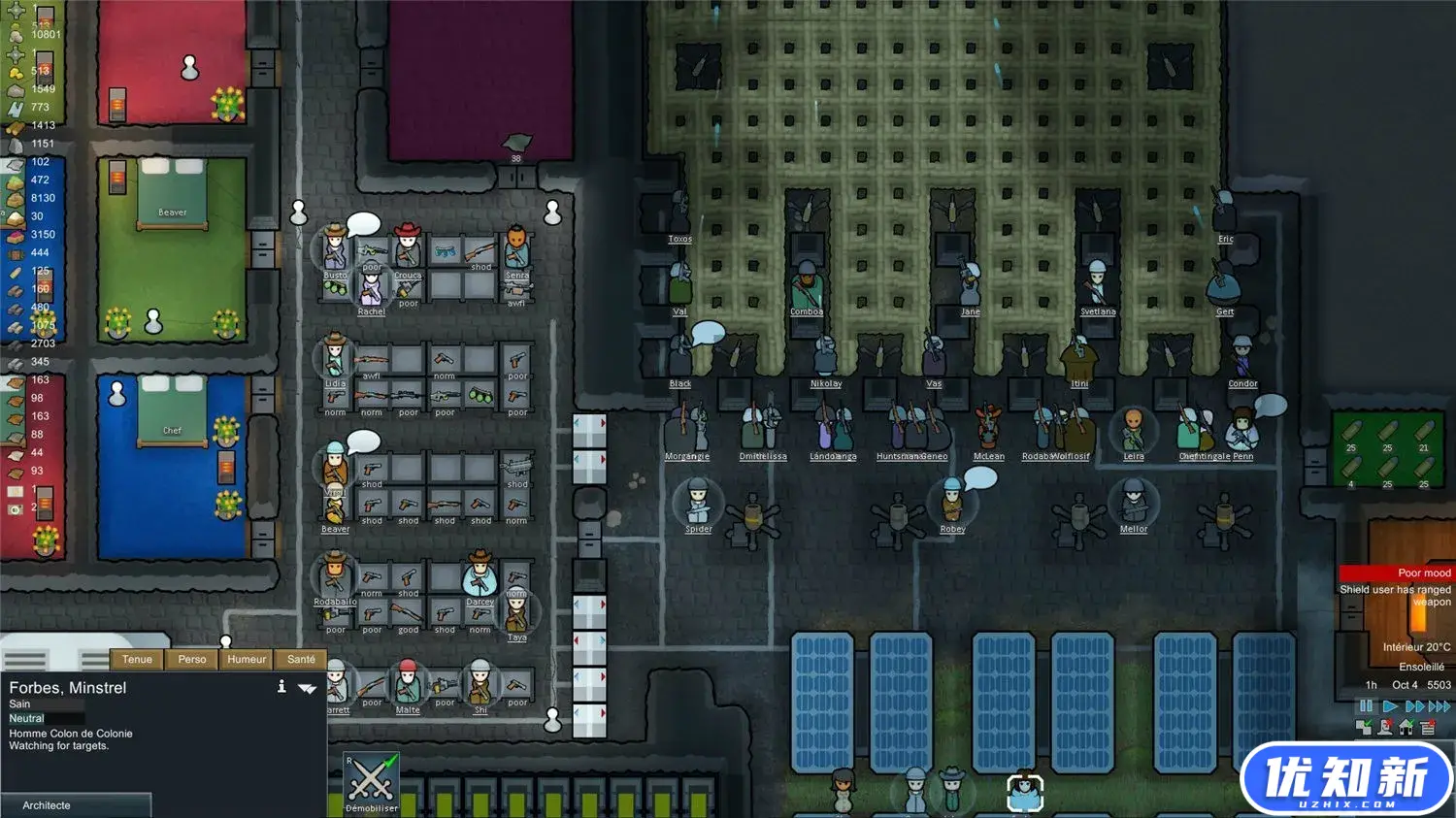Select the Shield user has ranged weapon alert
This screenshot has width=1456, height=818.
(1397, 595)
